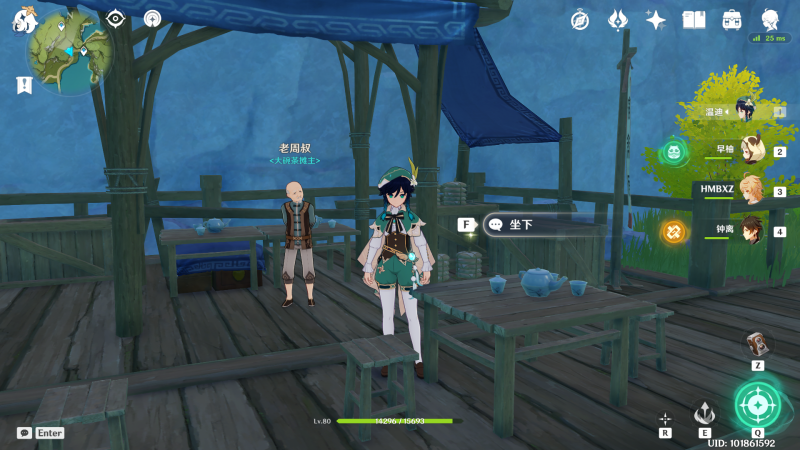Open the chat box speech-bubble icon
800x450 pixels.
pyautogui.click(x=24, y=433)
